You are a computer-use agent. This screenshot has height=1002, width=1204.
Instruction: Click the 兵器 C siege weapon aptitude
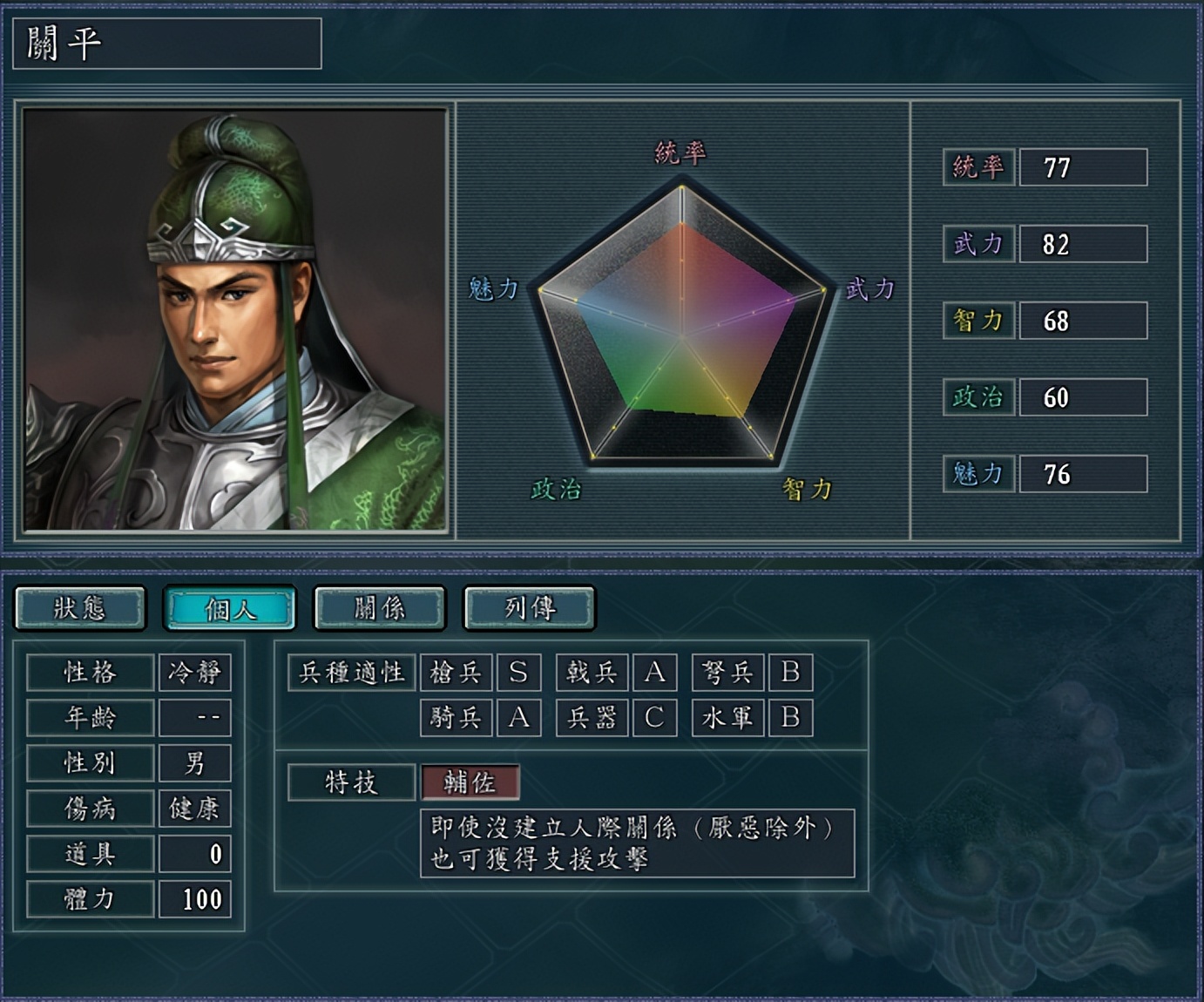click(x=655, y=718)
